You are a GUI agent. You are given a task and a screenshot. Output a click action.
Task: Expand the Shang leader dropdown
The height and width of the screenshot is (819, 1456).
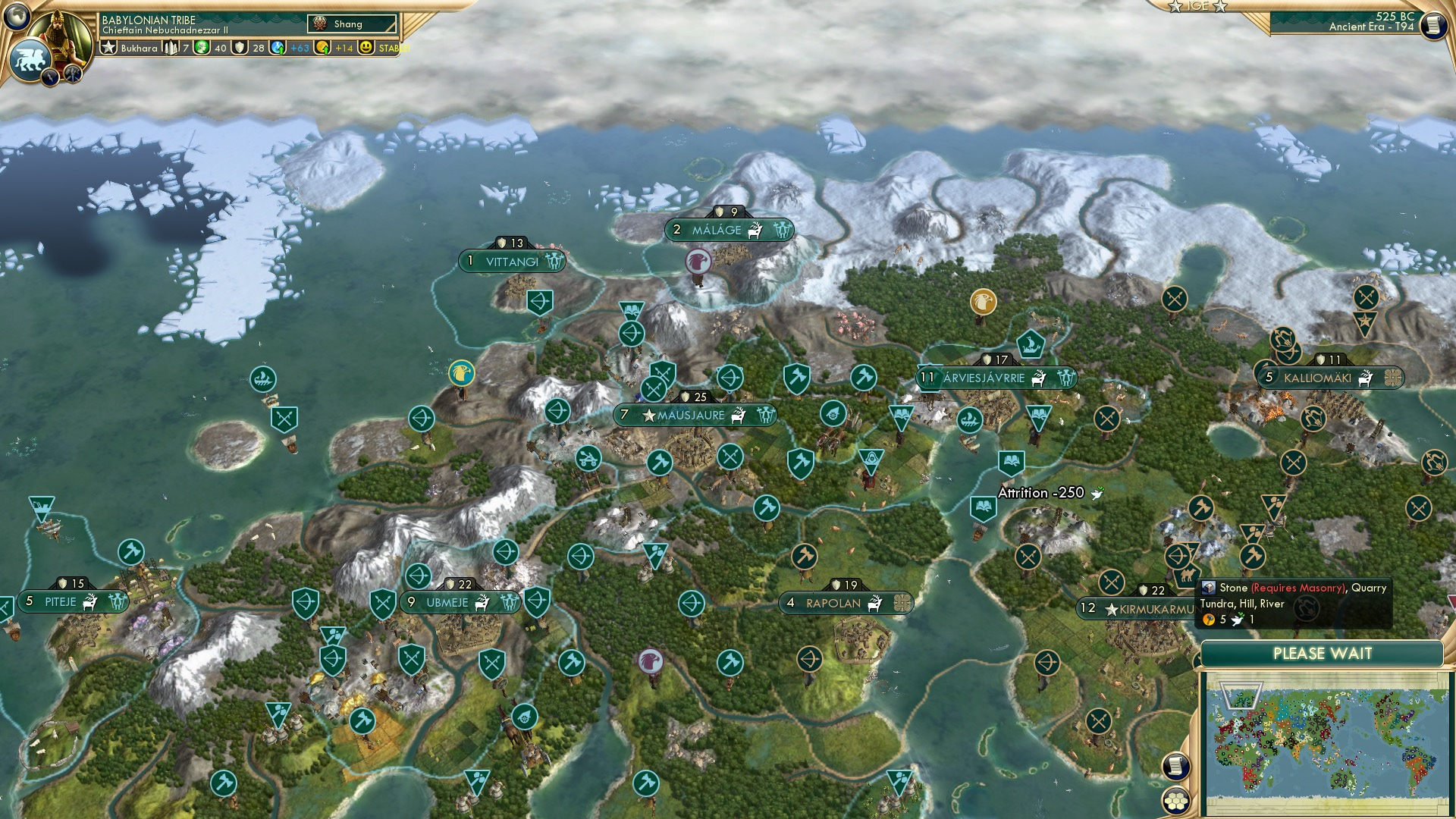click(352, 24)
